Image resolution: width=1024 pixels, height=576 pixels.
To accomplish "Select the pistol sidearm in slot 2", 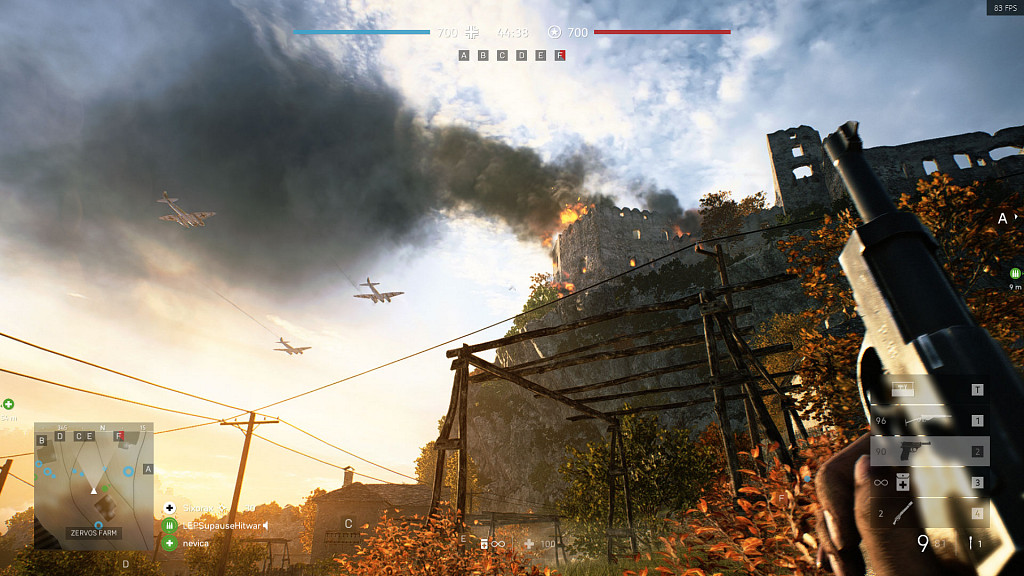I will click(930, 451).
